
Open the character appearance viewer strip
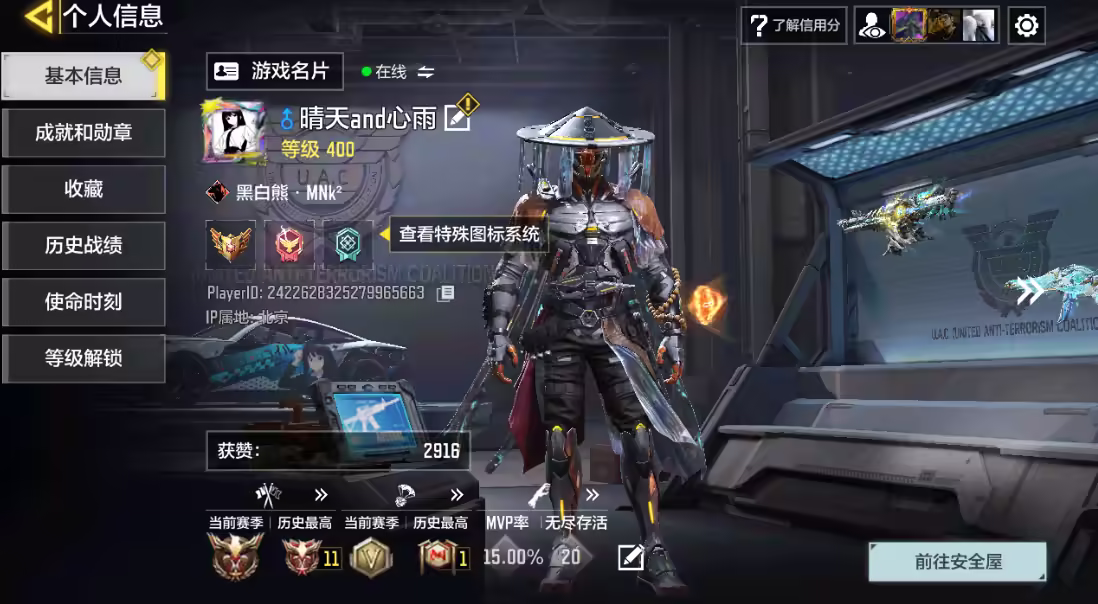click(x=926, y=25)
